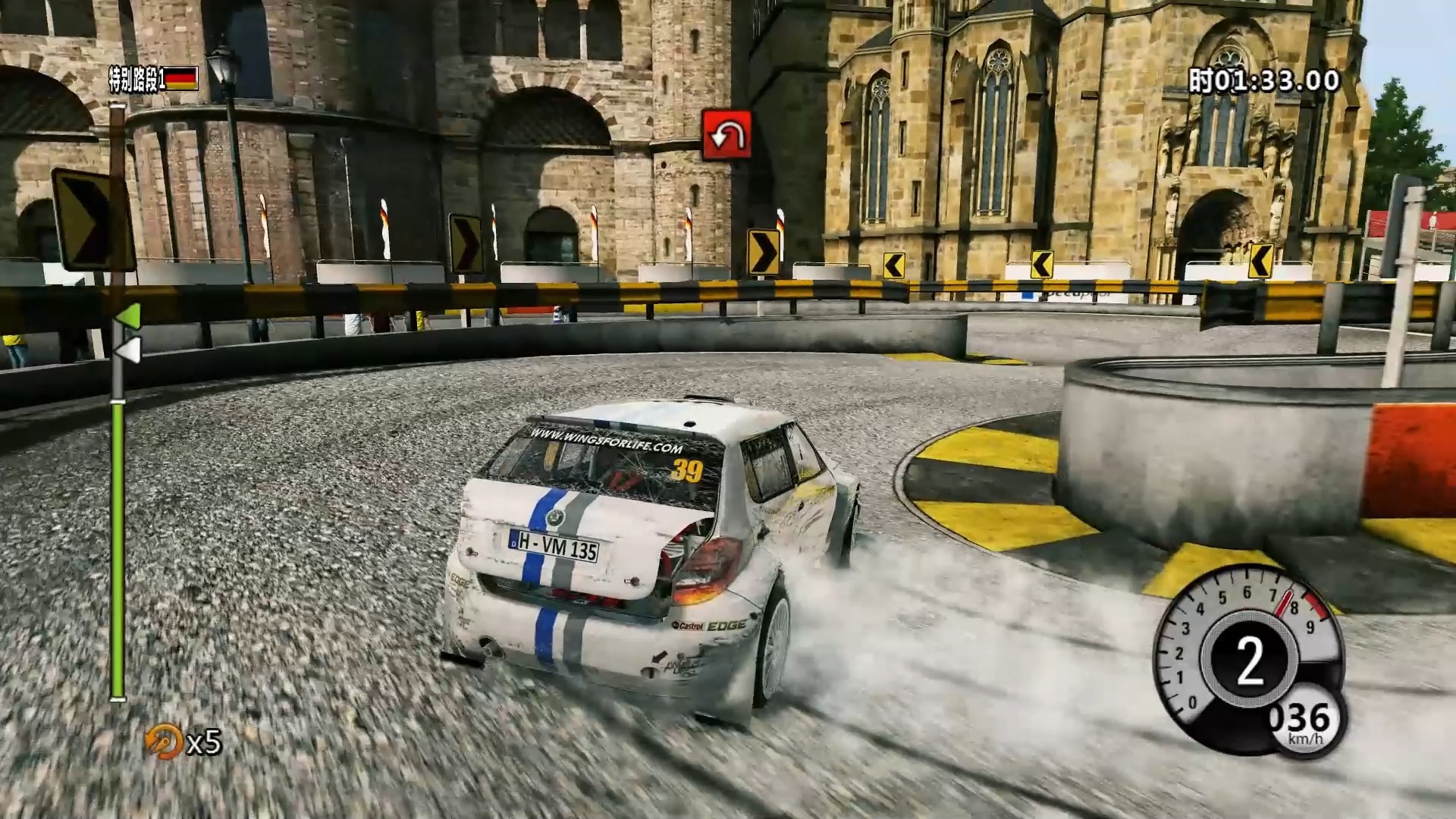Image resolution: width=1456 pixels, height=819 pixels.
Task: Click the red hairpin-left pace note icon
Action: (726, 135)
